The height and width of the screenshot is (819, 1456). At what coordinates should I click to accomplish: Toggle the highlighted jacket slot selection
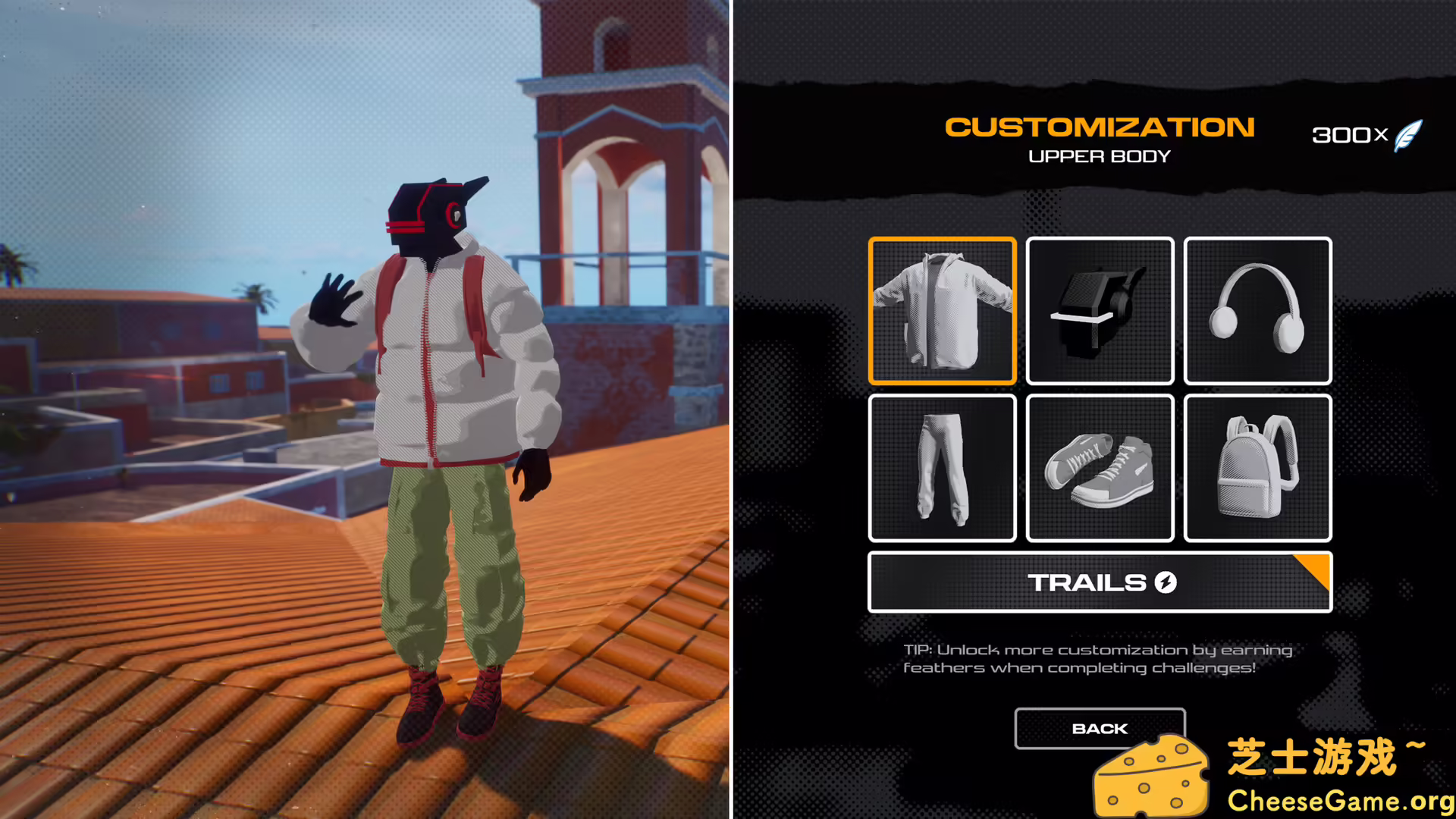click(x=942, y=310)
